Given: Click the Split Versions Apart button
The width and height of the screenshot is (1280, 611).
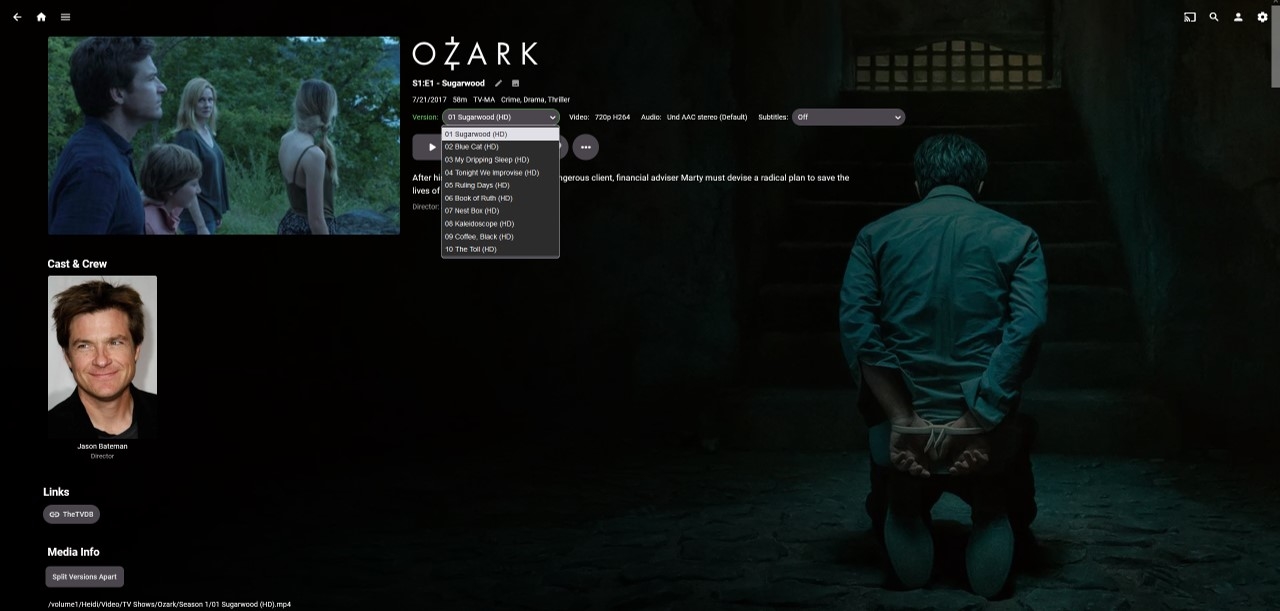Looking at the screenshot, I should [85, 577].
